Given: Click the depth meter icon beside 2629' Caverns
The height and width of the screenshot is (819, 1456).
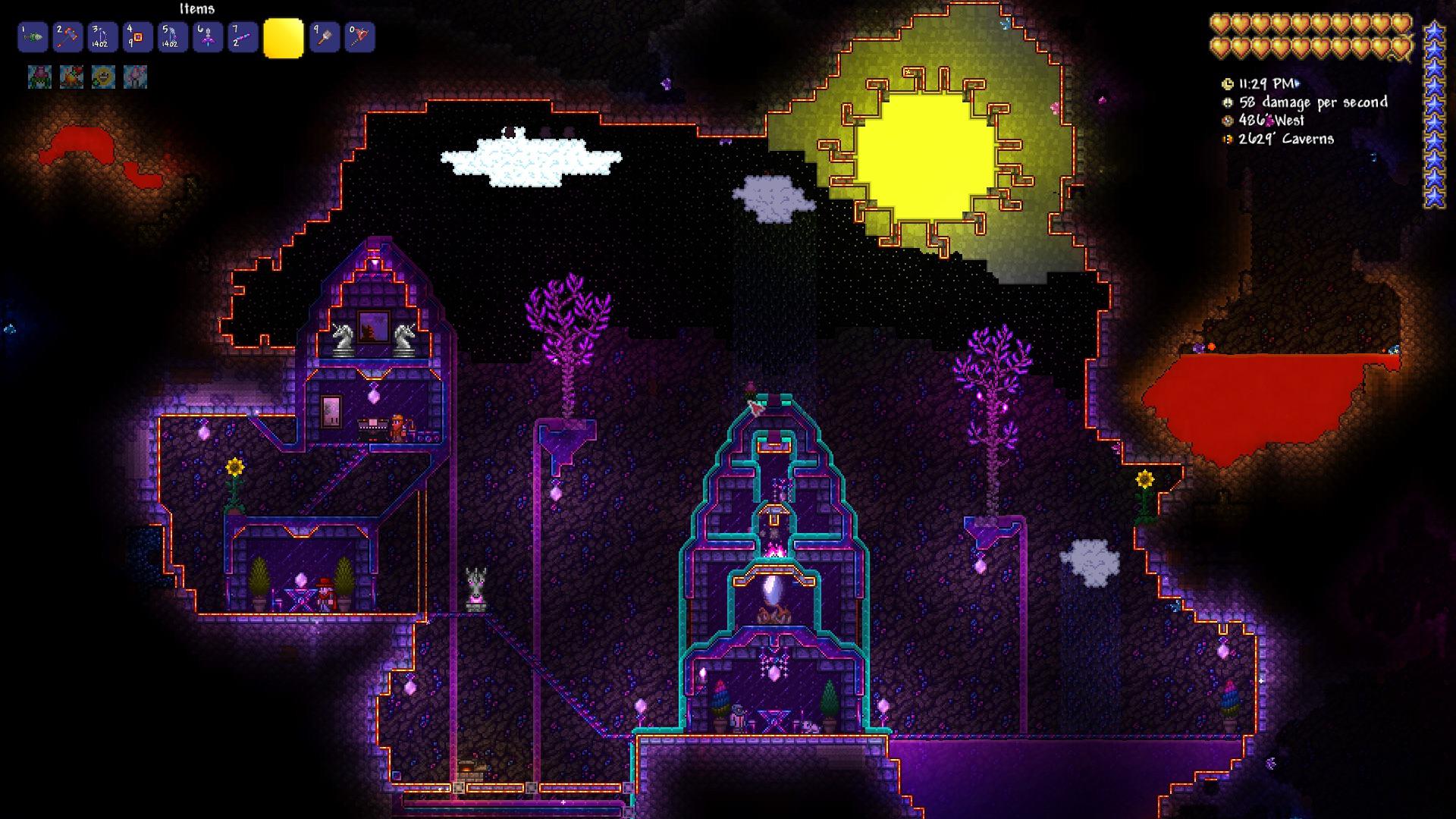Looking at the screenshot, I should click(x=1228, y=140).
